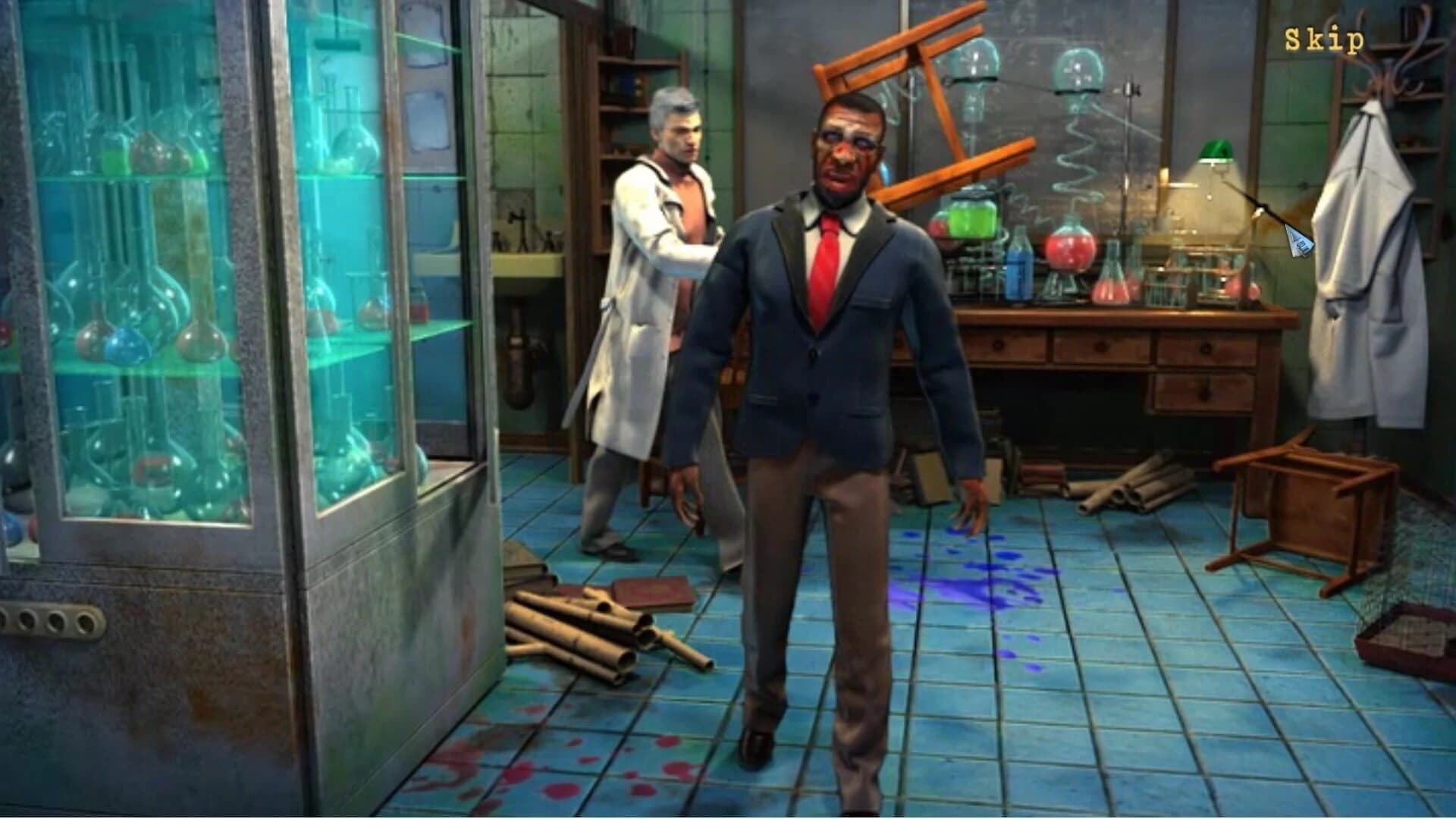Select the zombie man in the red tie
Viewport: 1456px width, 819px height.
point(834,303)
